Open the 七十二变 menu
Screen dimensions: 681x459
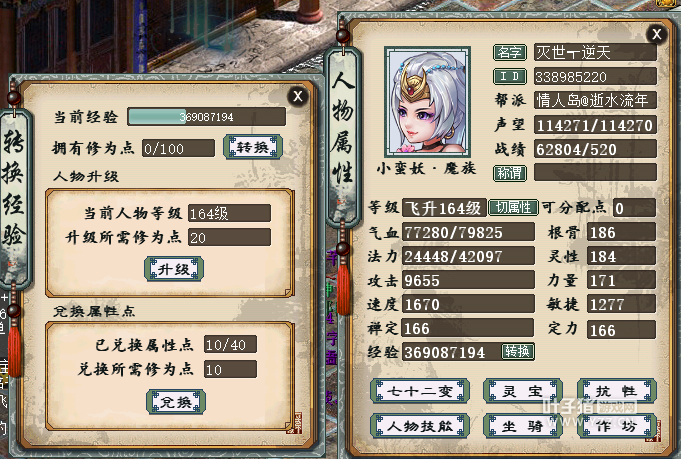click(407, 391)
